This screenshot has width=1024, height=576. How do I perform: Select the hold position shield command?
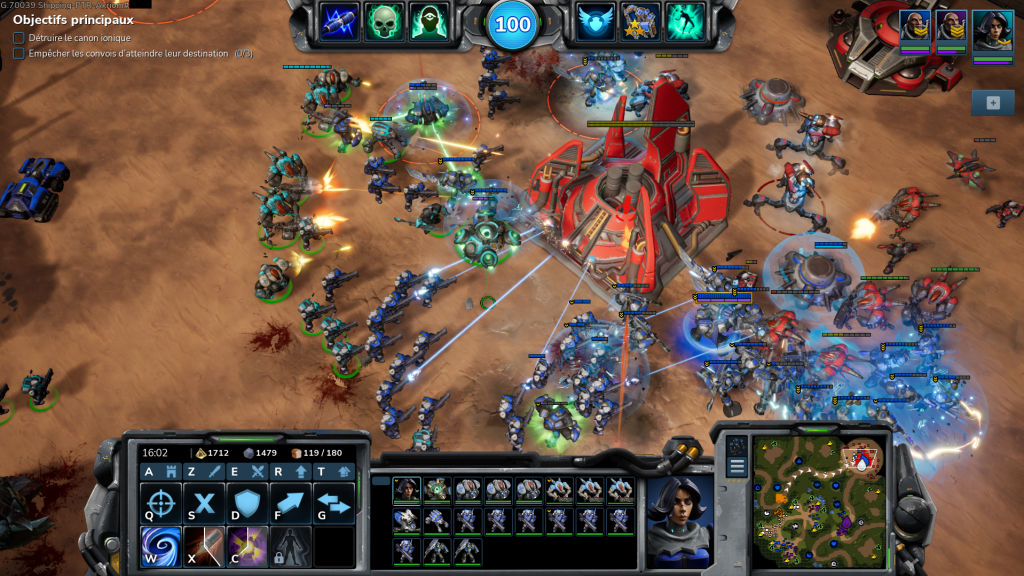[x=247, y=503]
